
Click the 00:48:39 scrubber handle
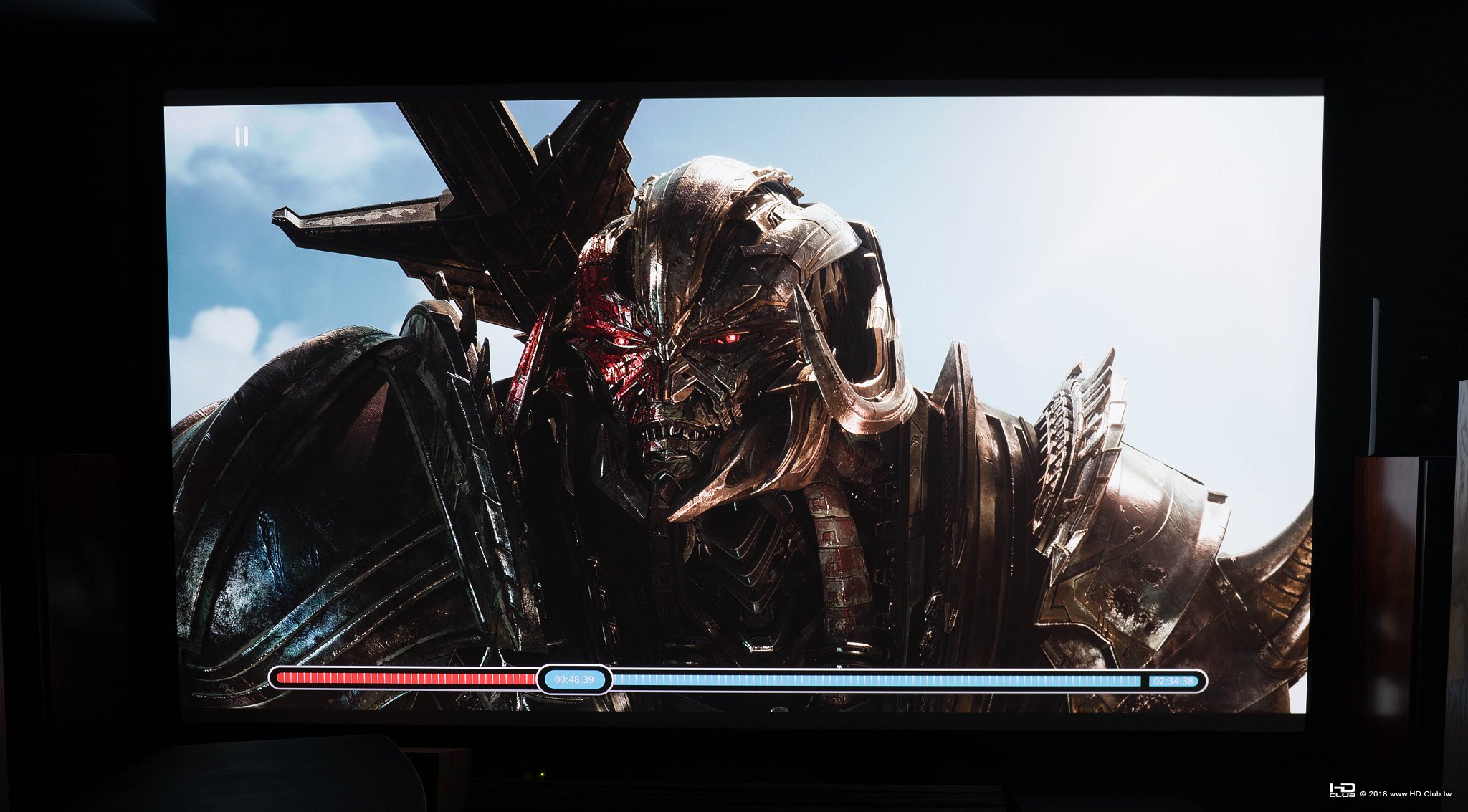point(574,679)
